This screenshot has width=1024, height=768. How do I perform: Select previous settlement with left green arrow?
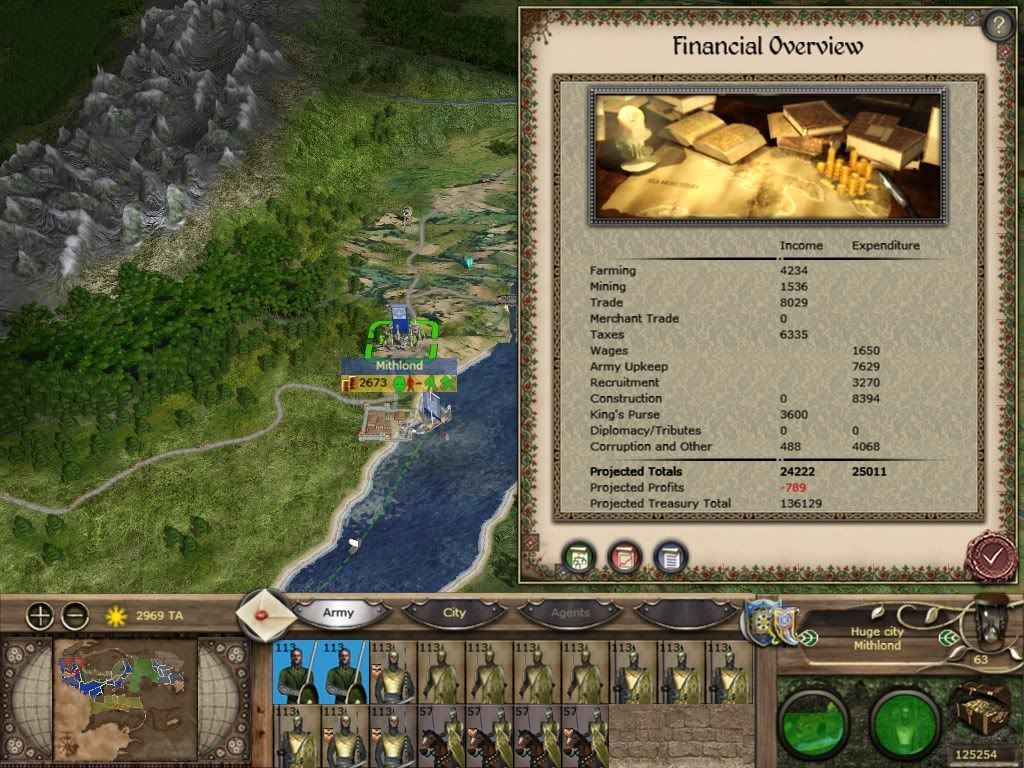point(808,639)
